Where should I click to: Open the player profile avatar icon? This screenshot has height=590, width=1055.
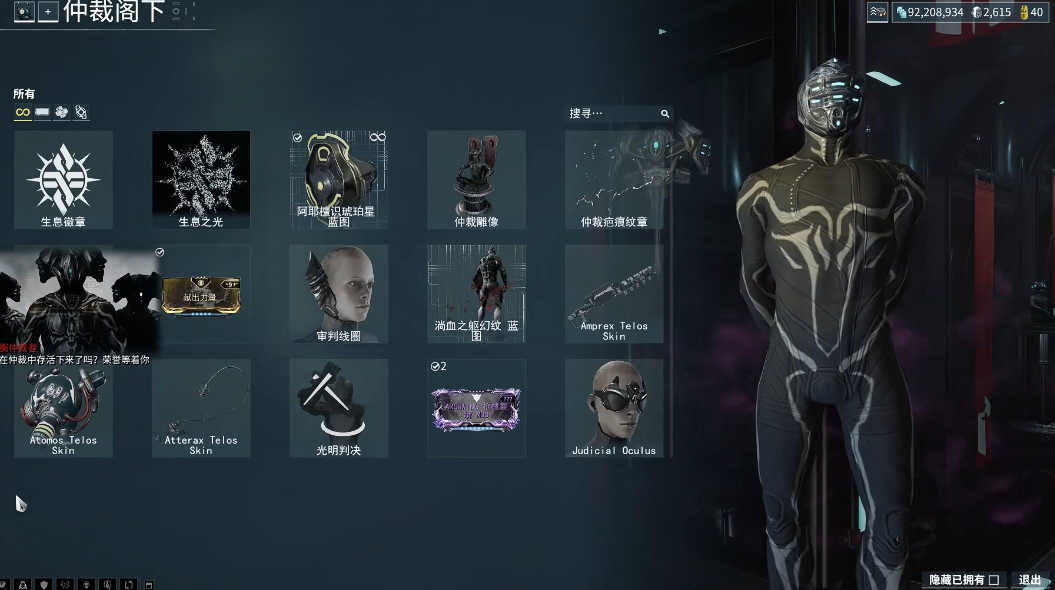click(24, 13)
